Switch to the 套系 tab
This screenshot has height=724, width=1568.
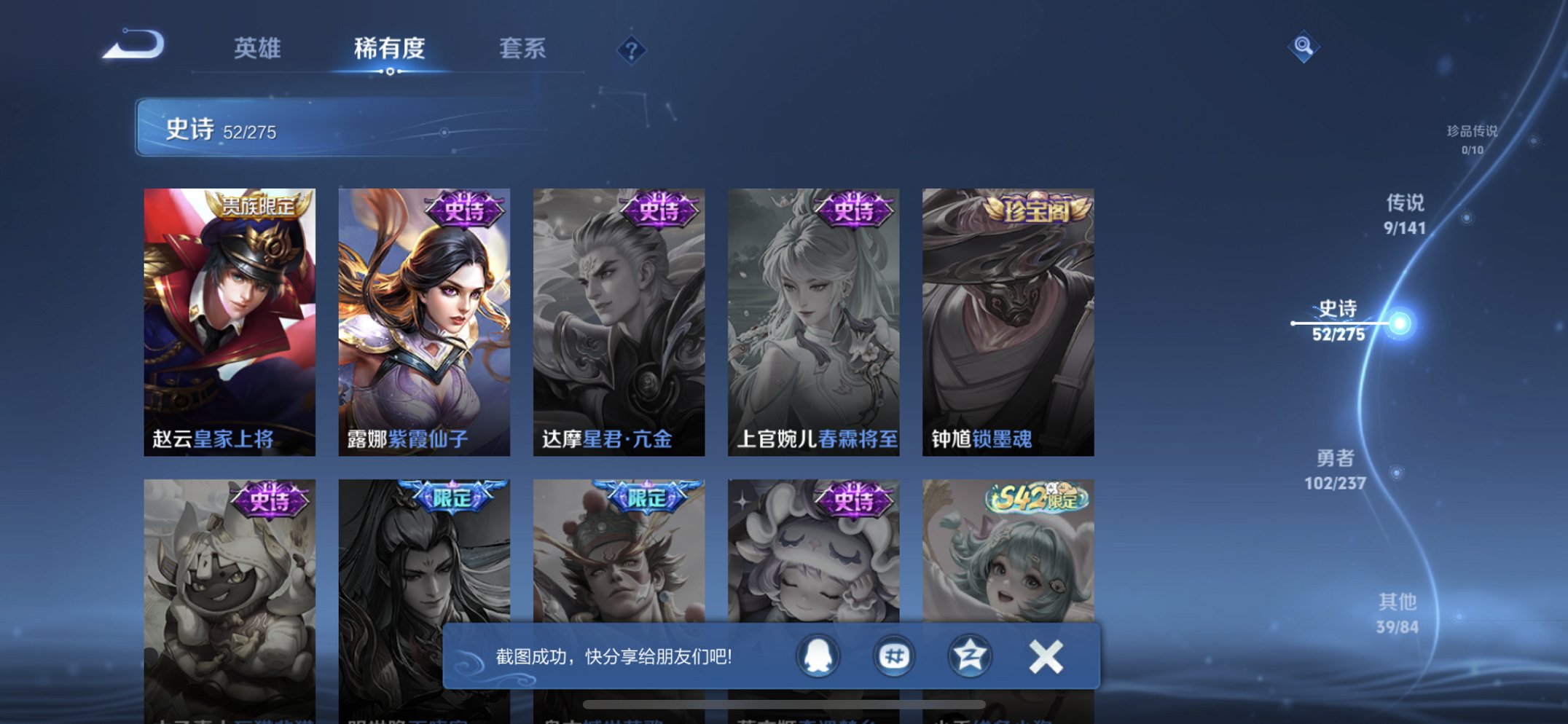click(x=522, y=49)
